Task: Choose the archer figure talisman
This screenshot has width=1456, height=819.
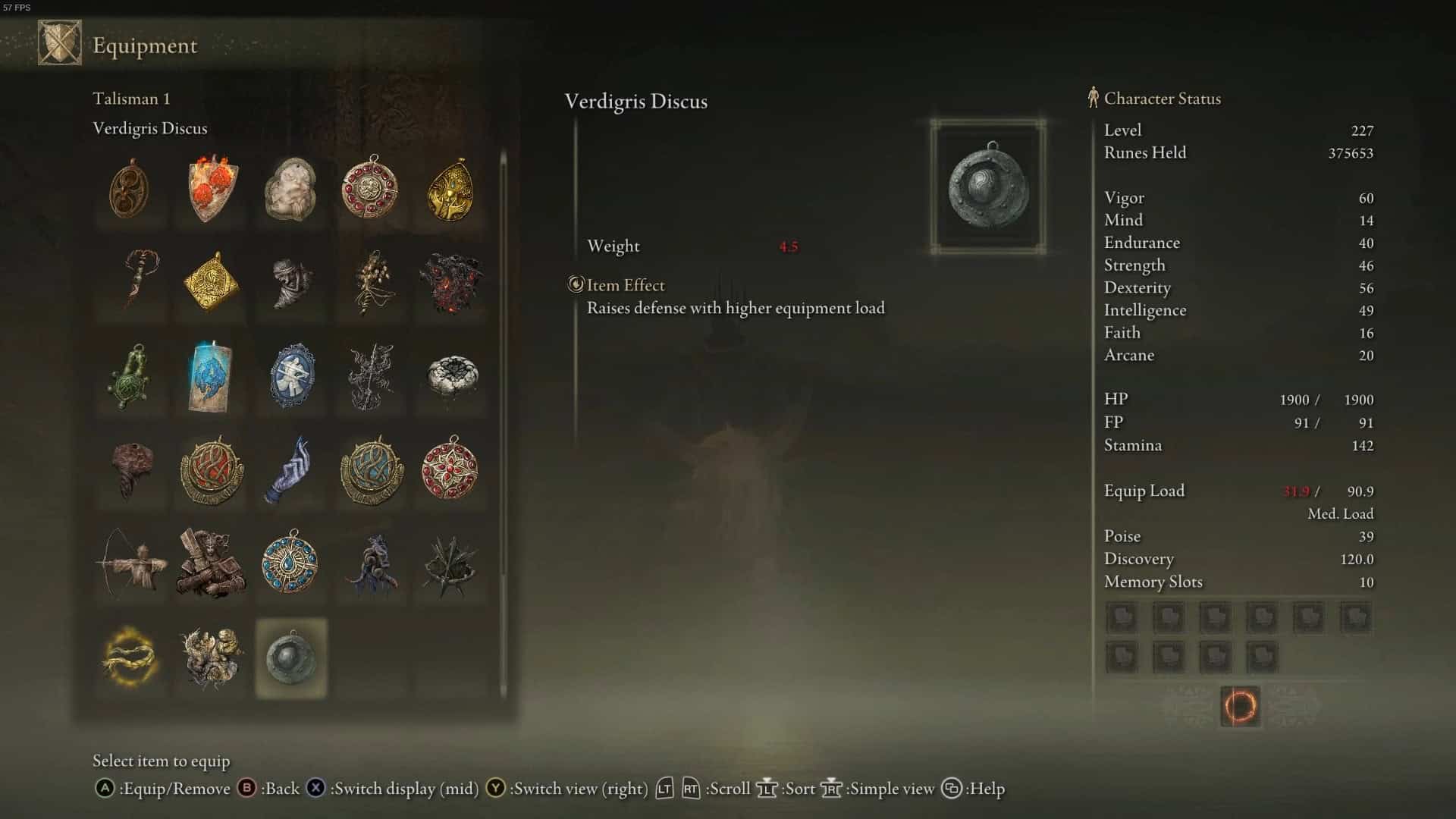Action: coord(130,563)
